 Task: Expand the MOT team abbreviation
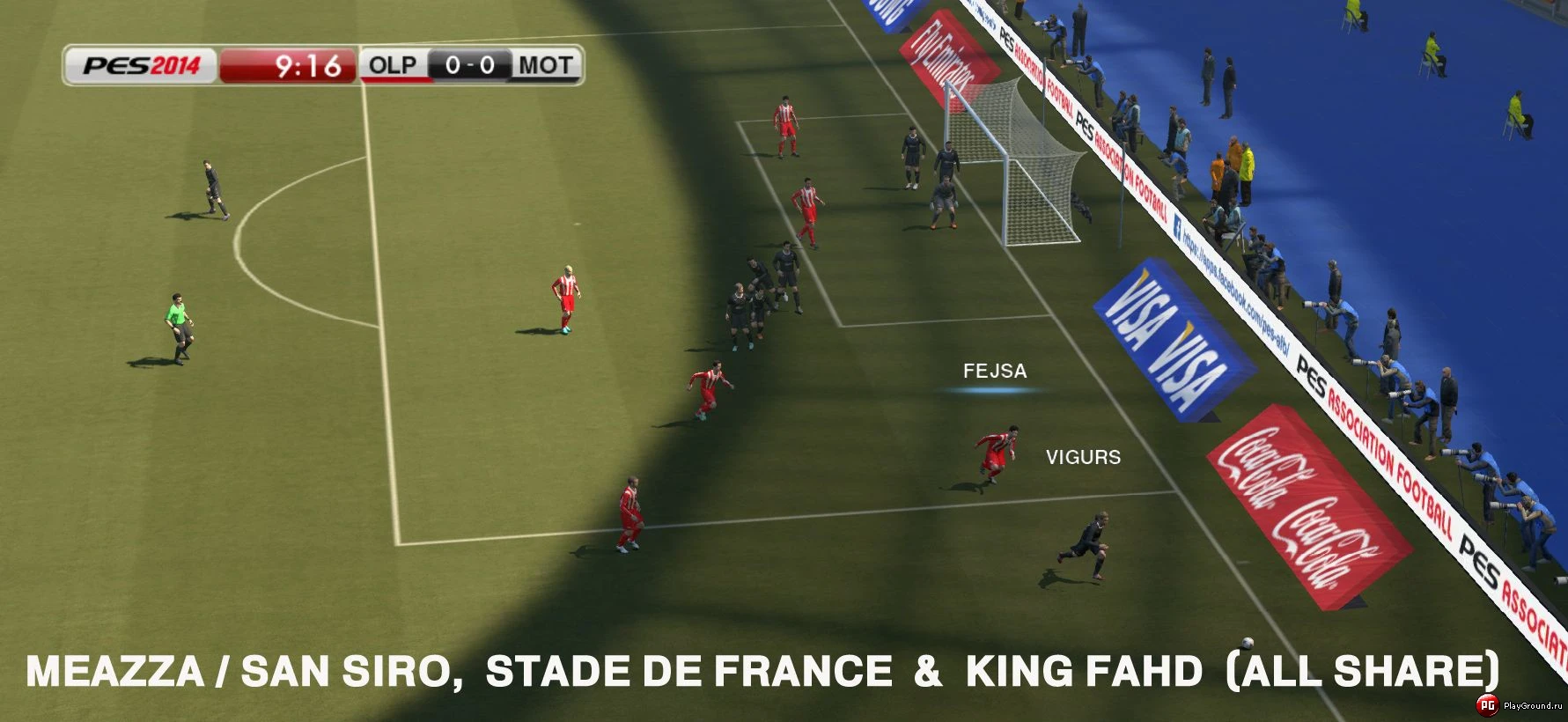(x=545, y=64)
